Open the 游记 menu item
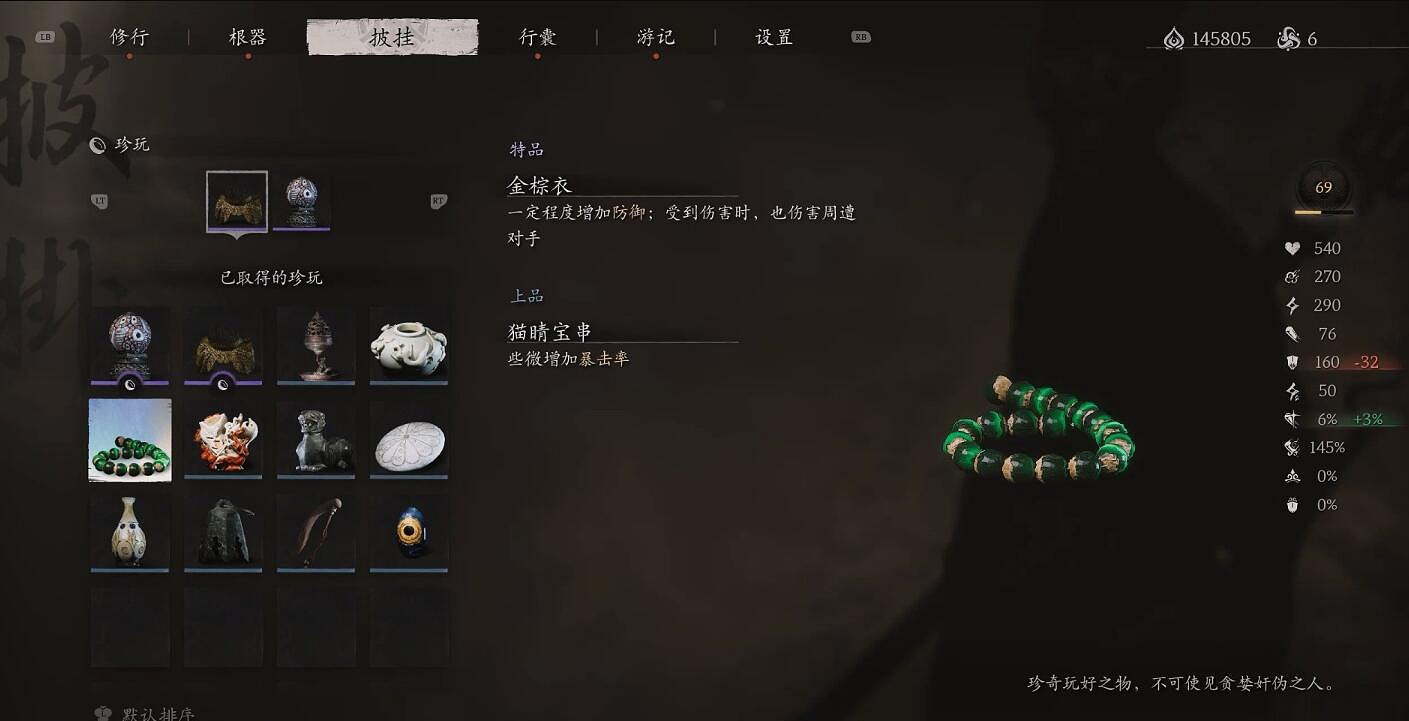 656,36
